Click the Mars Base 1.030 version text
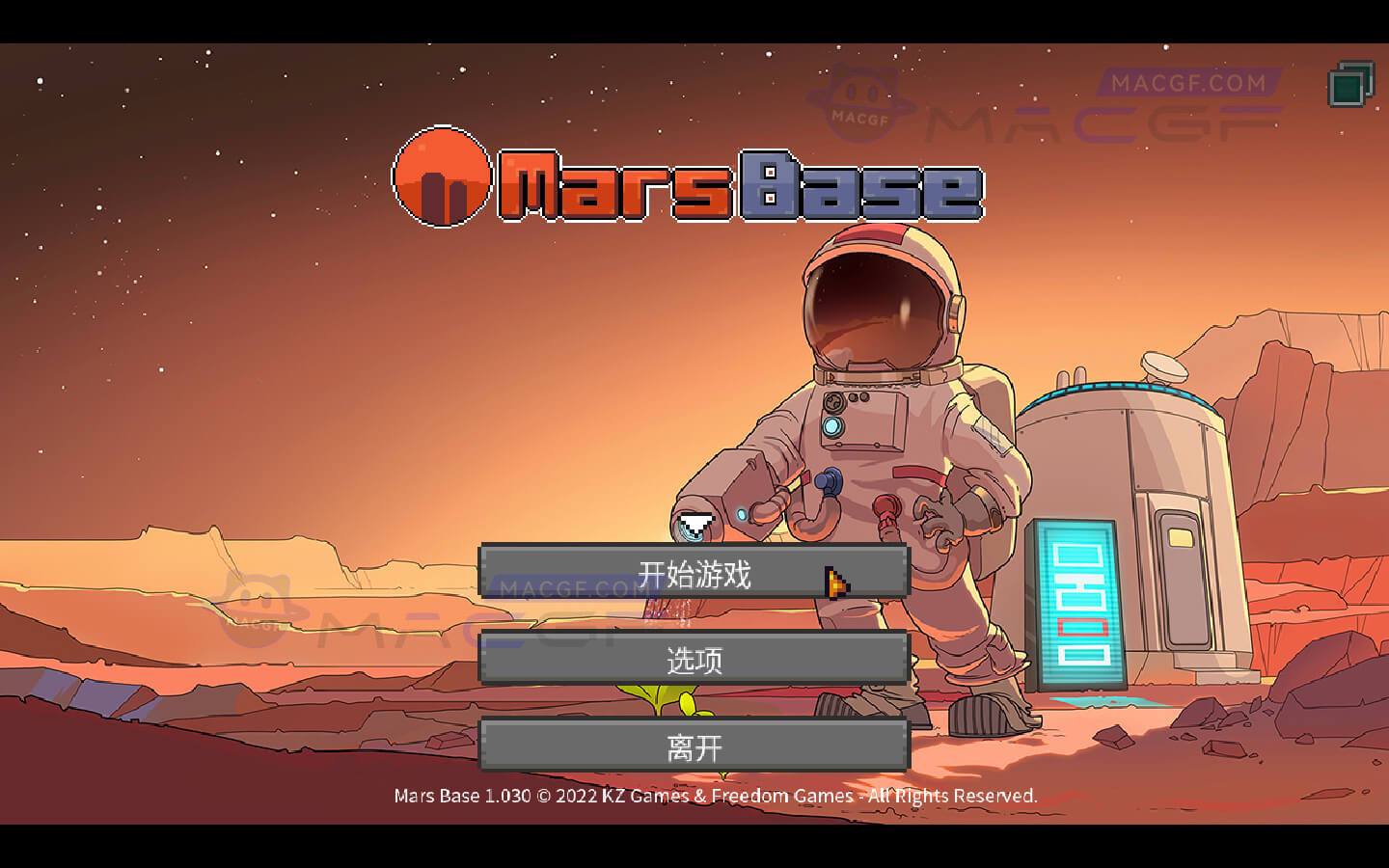Image resolution: width=1389 pixels, height=868 pixels. coord(461,796)
